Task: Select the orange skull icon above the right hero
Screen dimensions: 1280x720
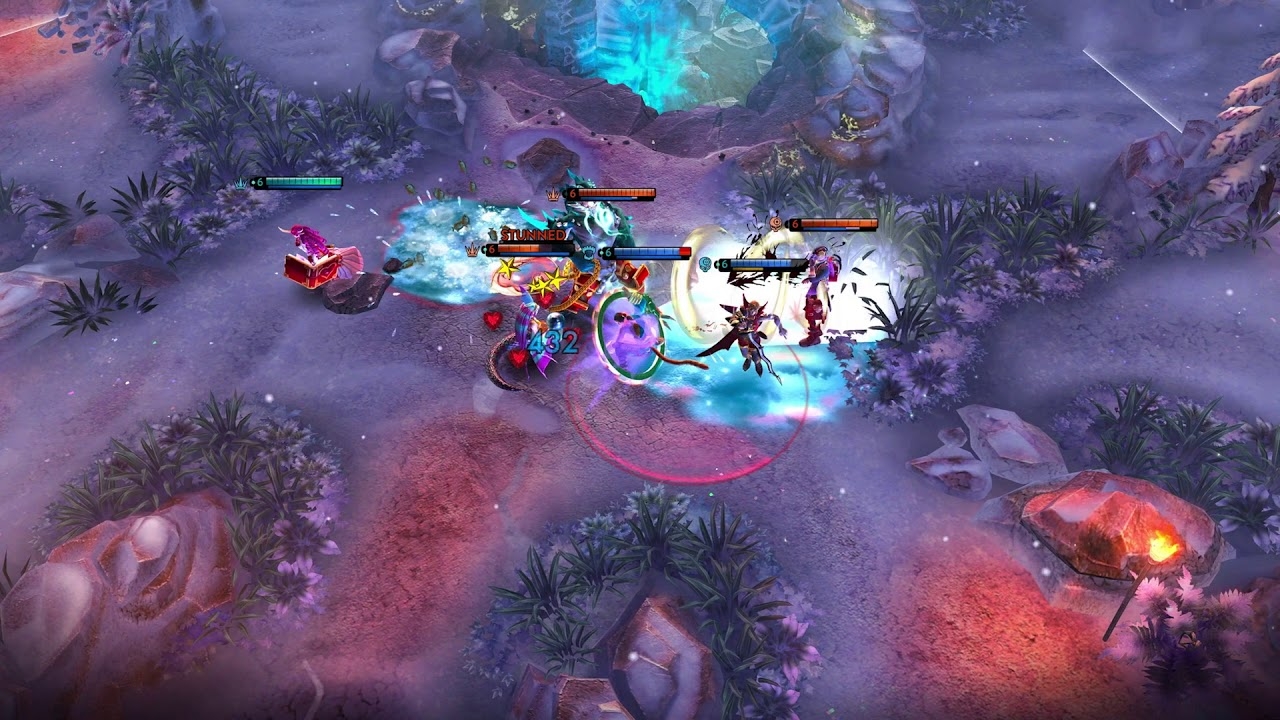Action: 777,222
